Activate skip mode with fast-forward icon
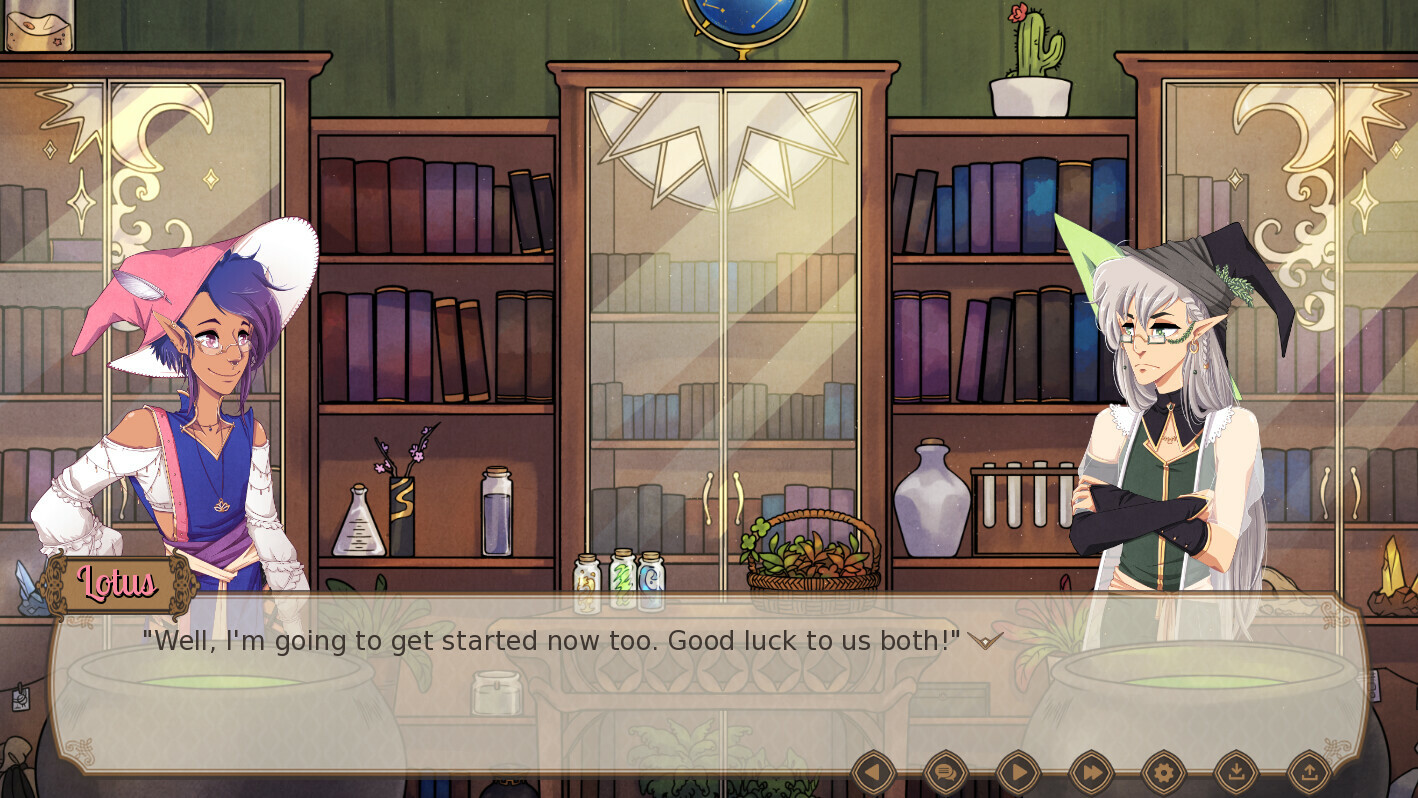Screen dimensions: 1418x798 (1090, 772)
